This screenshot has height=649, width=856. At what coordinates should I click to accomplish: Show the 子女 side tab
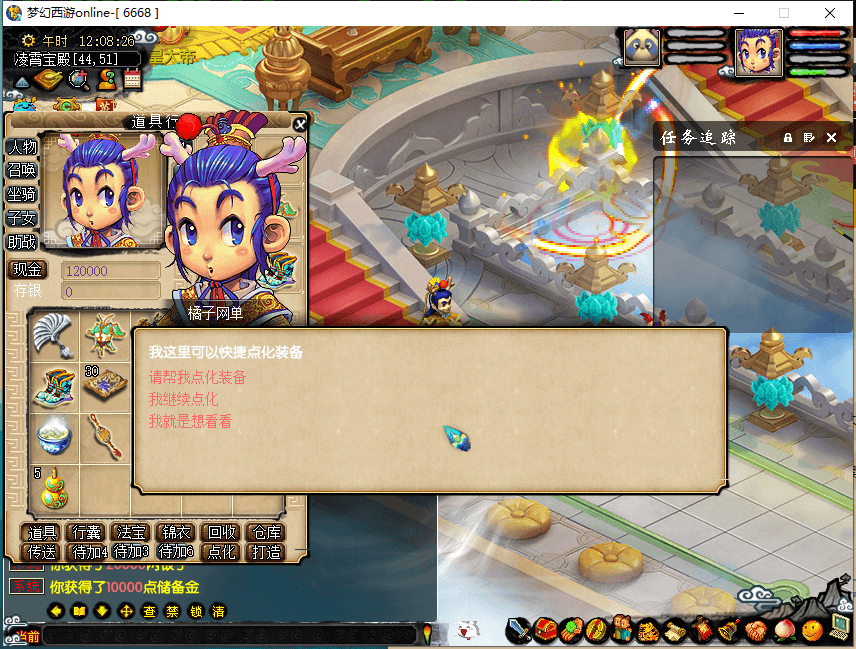[22, 217]
